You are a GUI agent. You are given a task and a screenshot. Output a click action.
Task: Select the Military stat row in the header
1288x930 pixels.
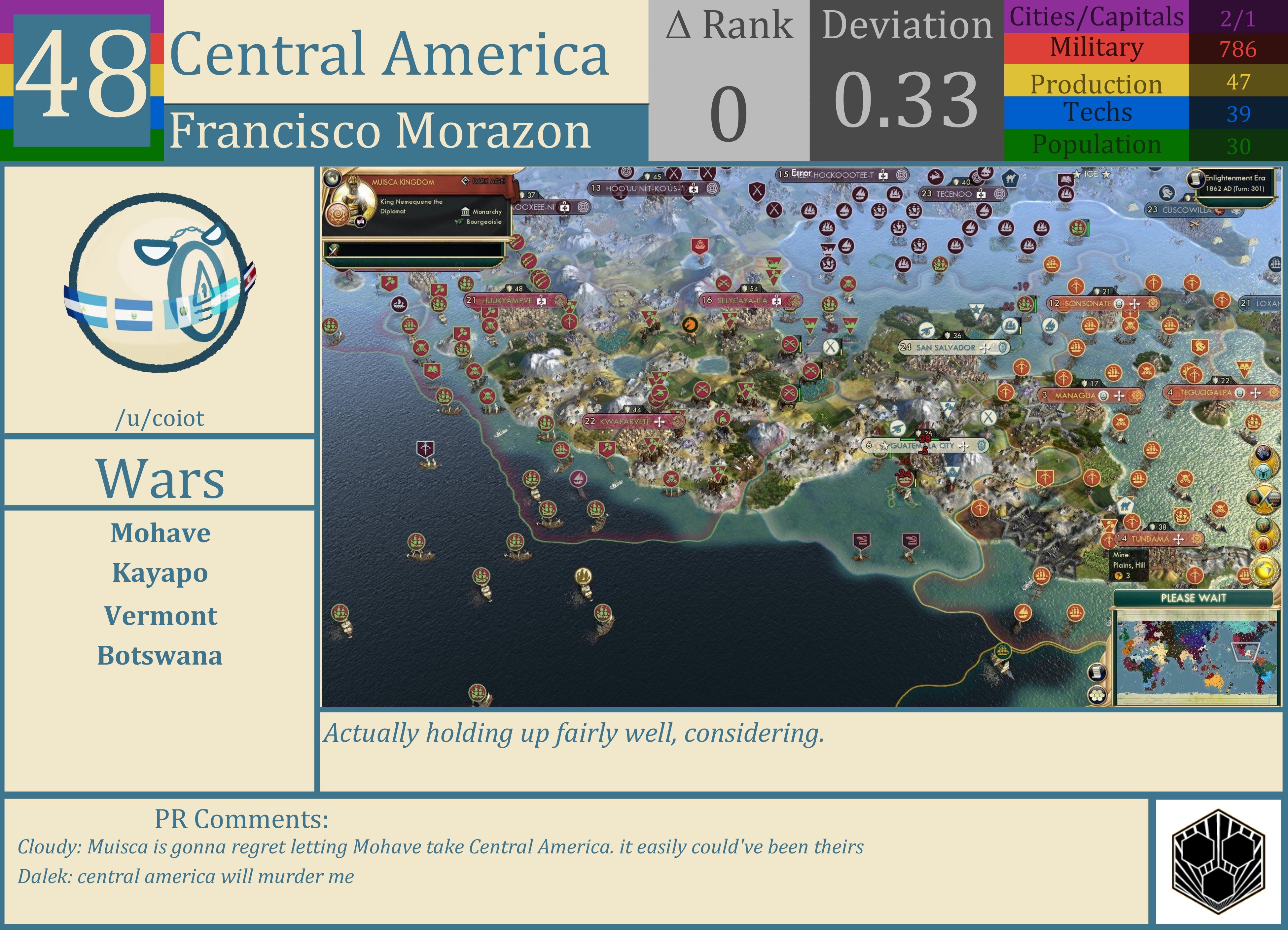[1096, 48]
